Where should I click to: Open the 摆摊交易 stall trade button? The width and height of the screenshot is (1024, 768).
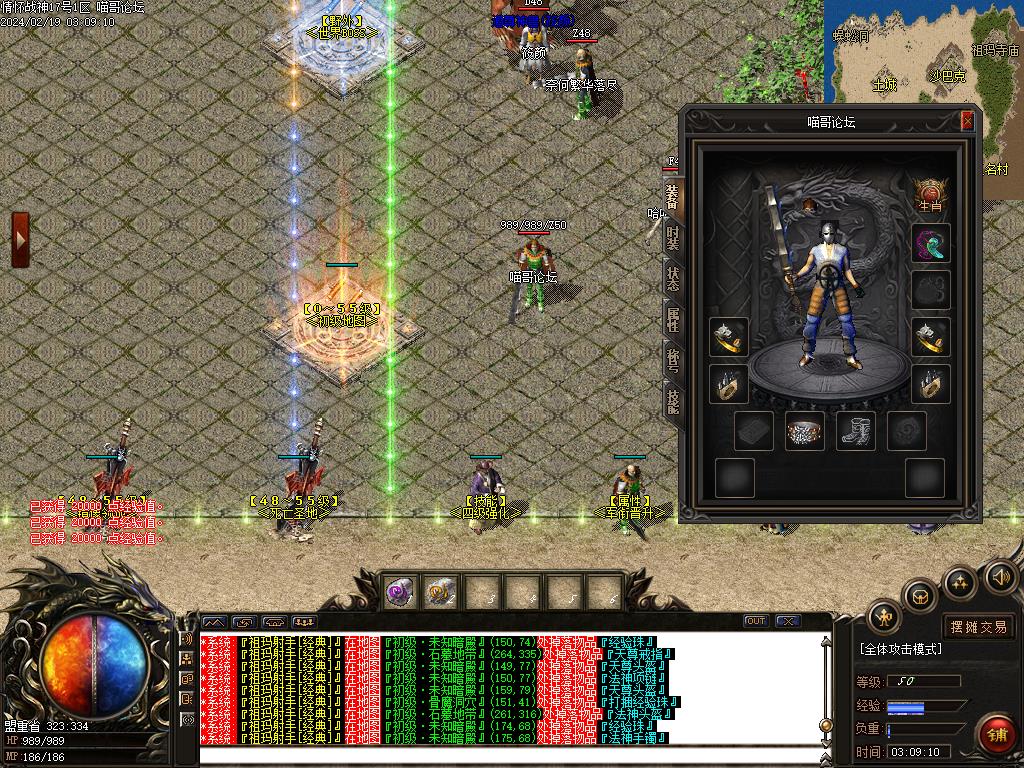979,627
